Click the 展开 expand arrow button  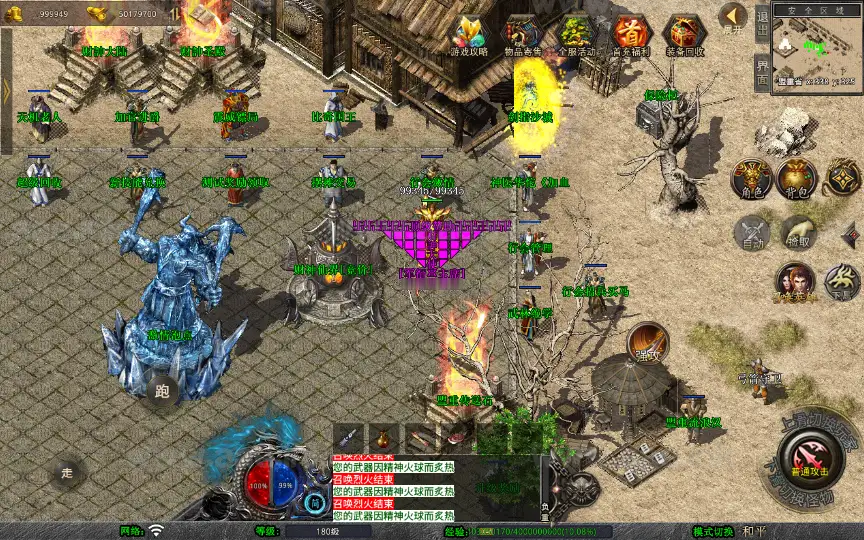tap(733, 18)
